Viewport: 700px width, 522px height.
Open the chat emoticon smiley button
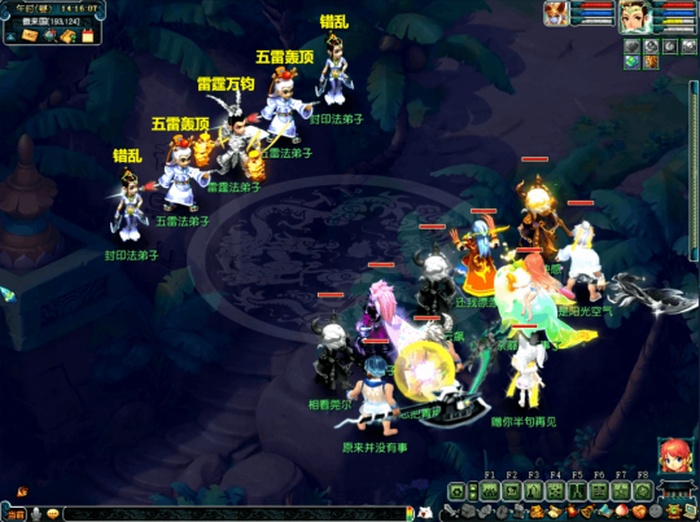(x=53, y=514)
